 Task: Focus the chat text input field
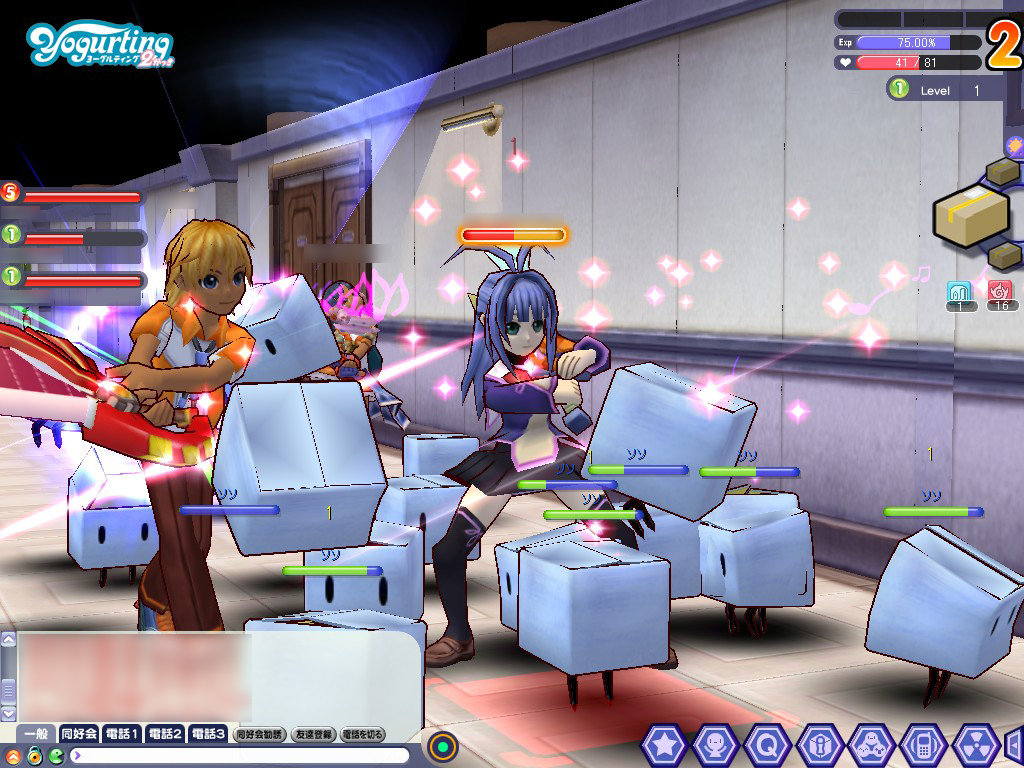tap(240, 755)
